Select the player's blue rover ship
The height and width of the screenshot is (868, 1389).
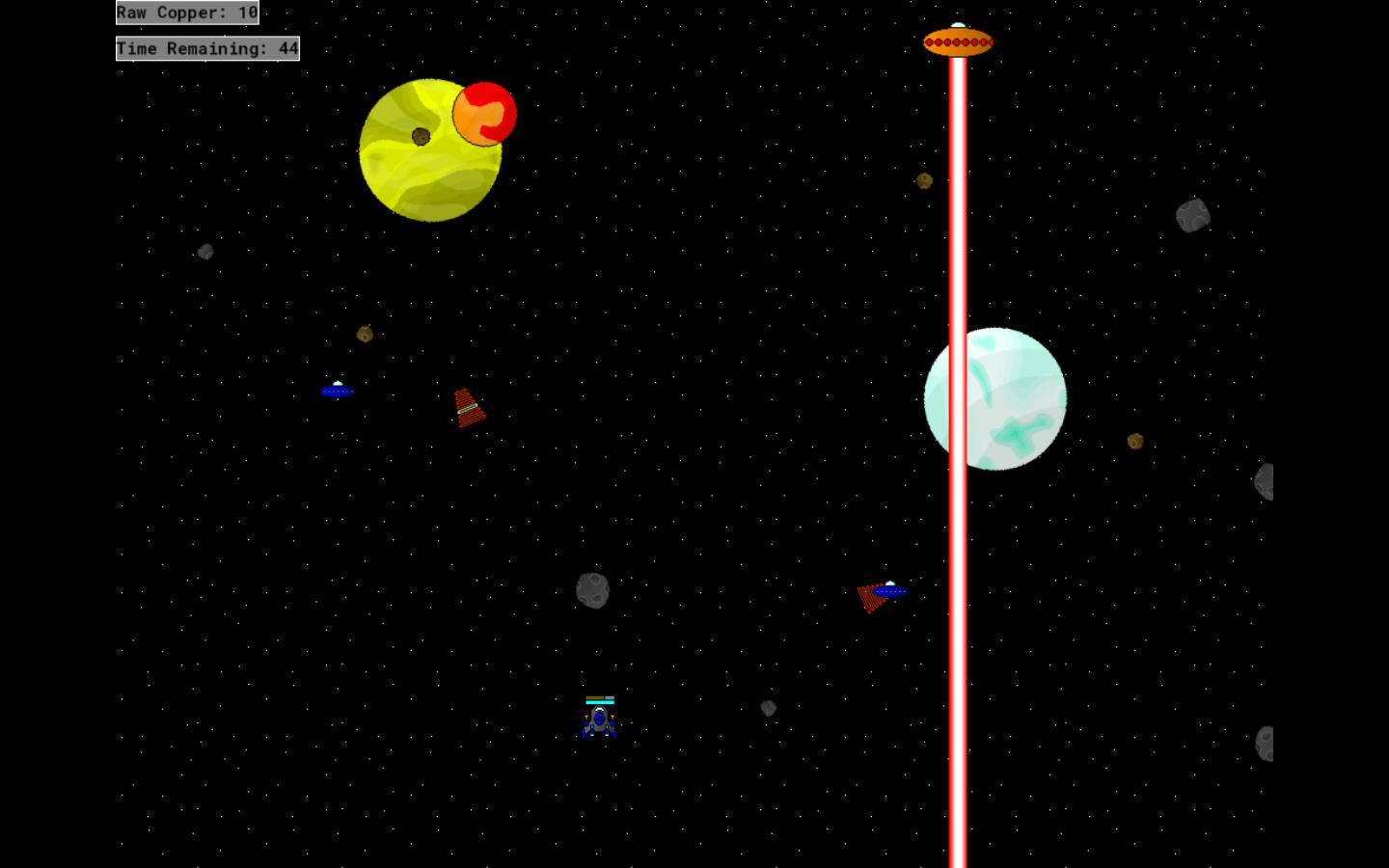point(600,721)
